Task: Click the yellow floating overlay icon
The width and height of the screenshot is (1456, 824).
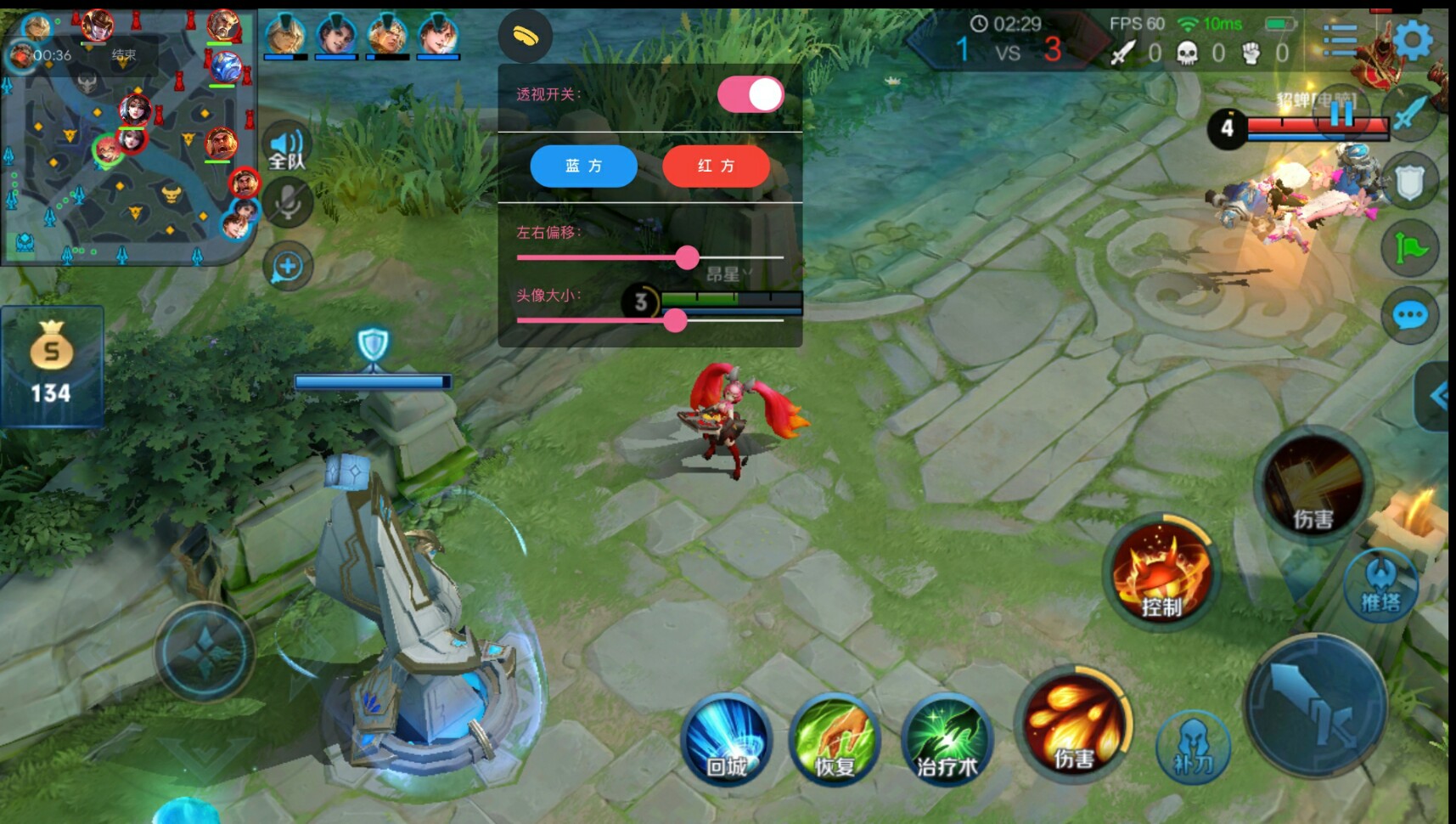Action: tap(526, 36)
